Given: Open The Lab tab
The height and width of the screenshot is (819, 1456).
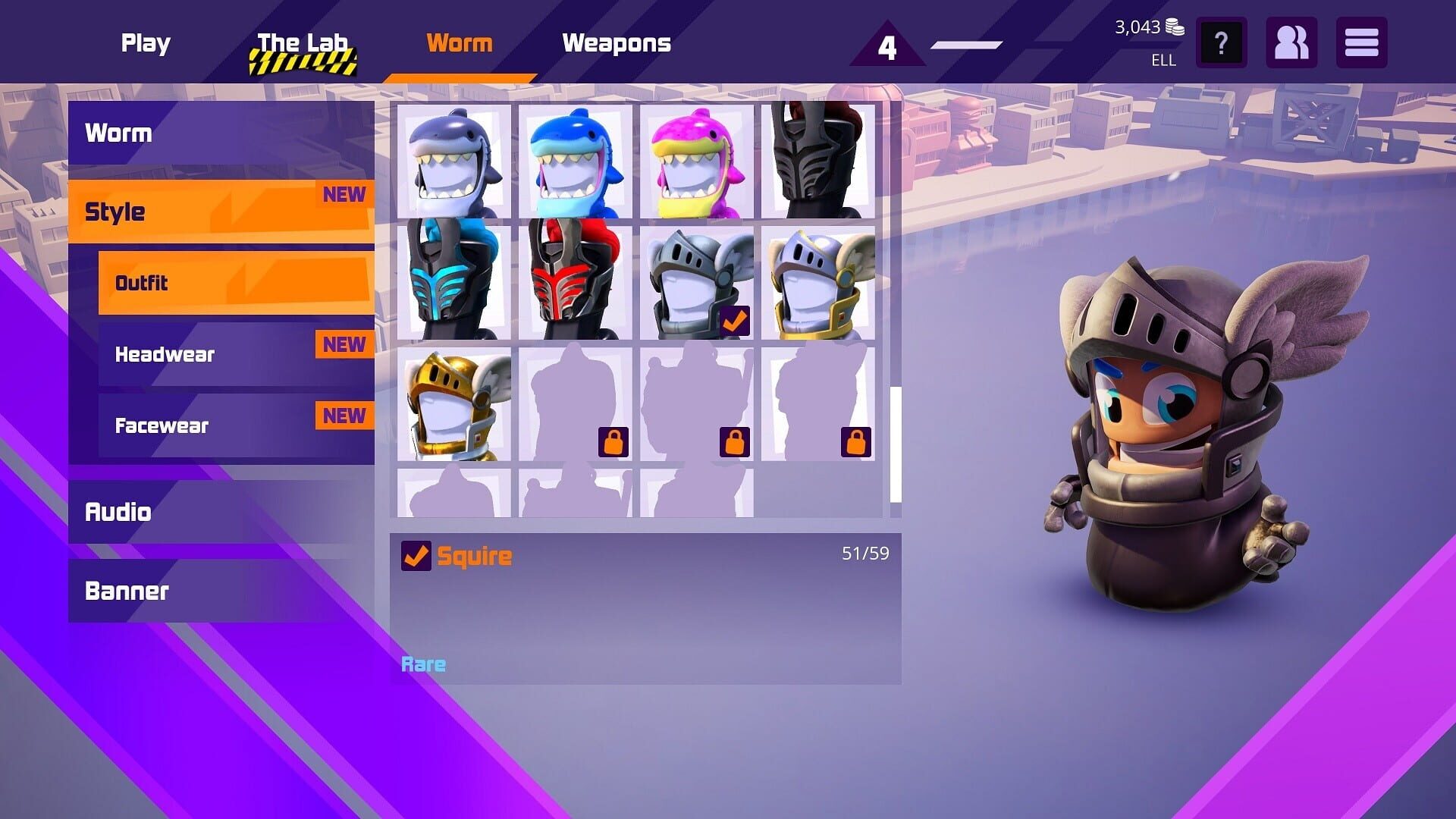Looking at the screenshot, I should pyautogui.click(x=303, y=43).
